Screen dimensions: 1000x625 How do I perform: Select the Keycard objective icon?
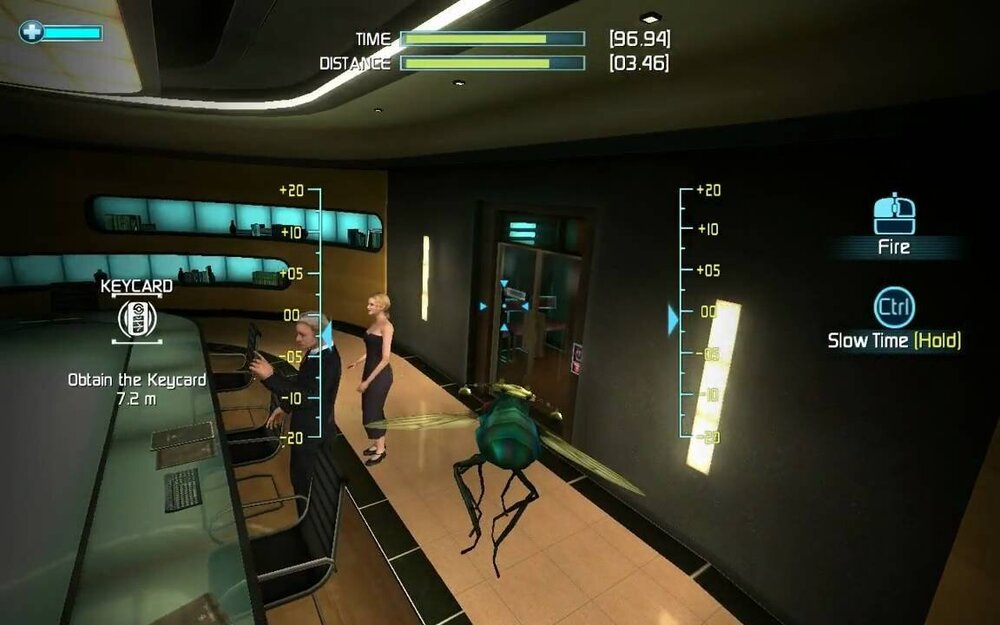point(136,319)
